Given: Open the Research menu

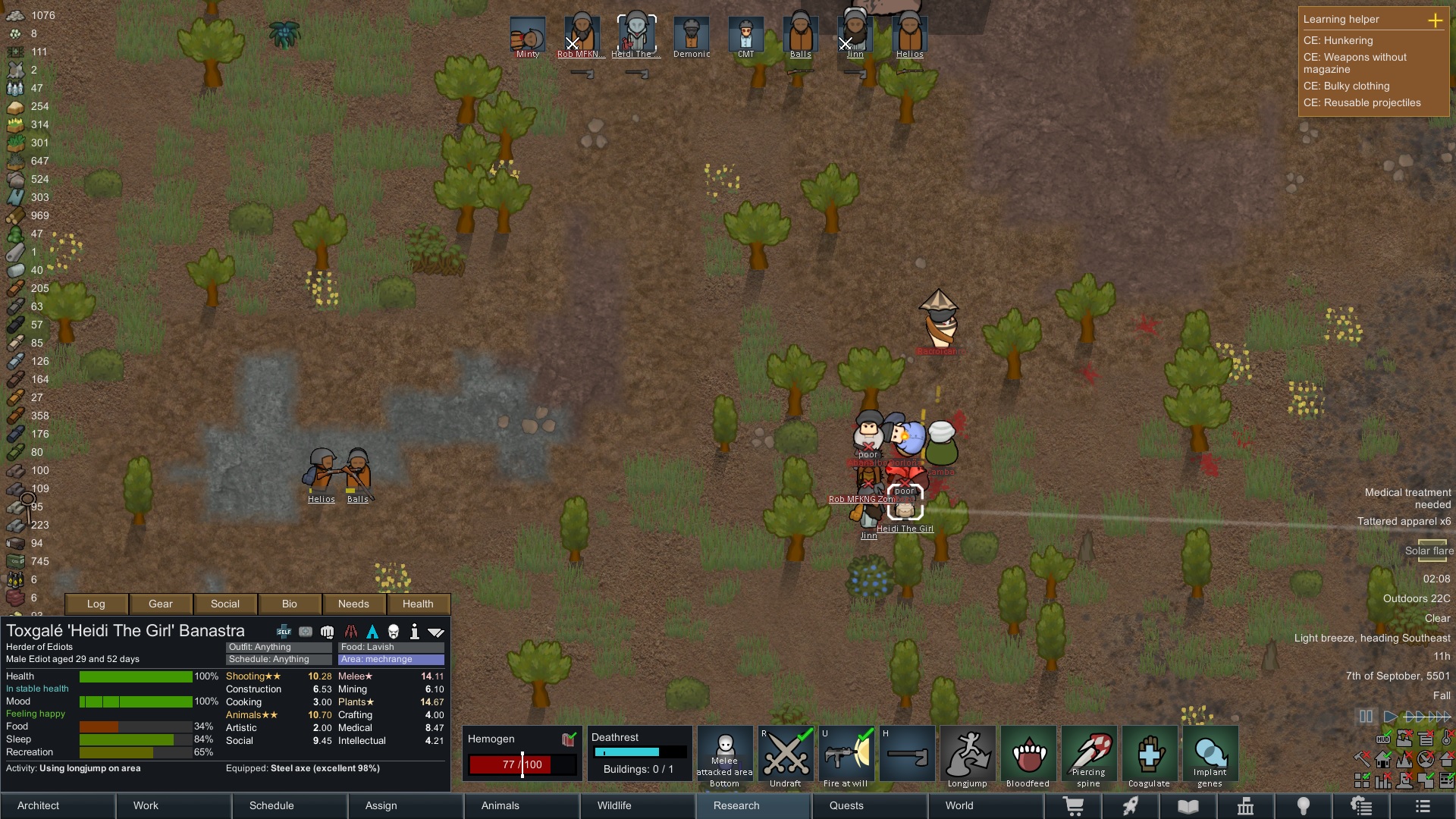Looking at the screenshot, I should pyautogui.click(x=736, y=805).
